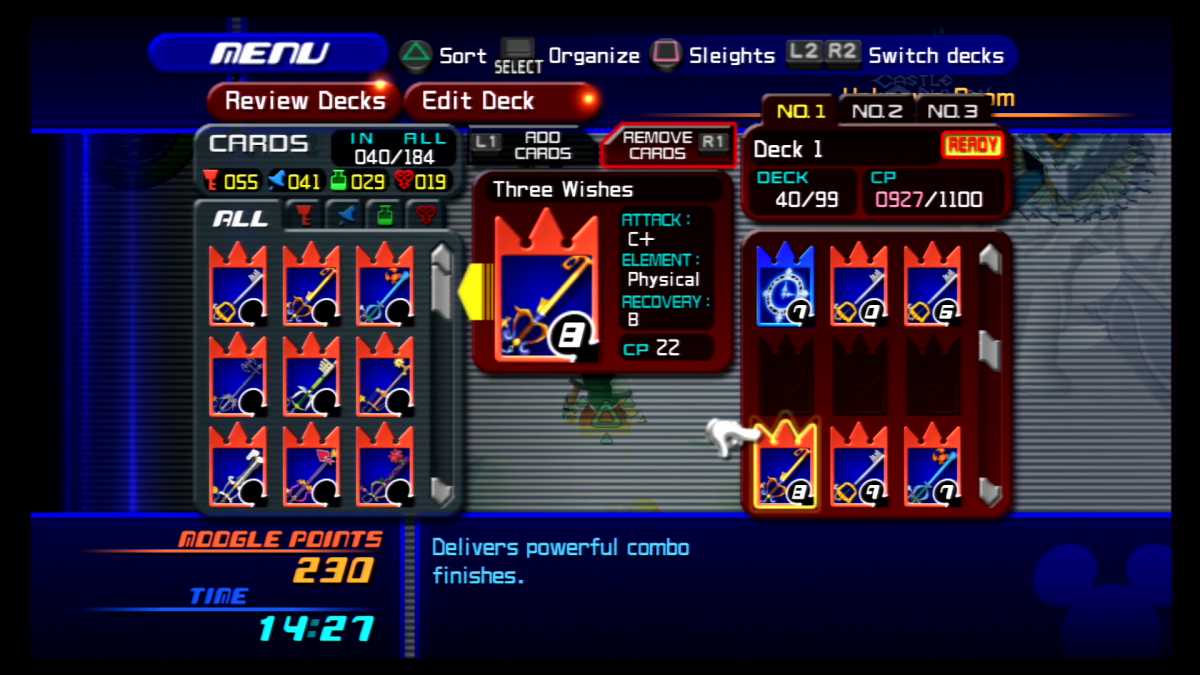Choose the Add Cards option
Image resolution: width=1200 pixels, height=675 pixels.
pyautogui.click(x=530, y=146)
